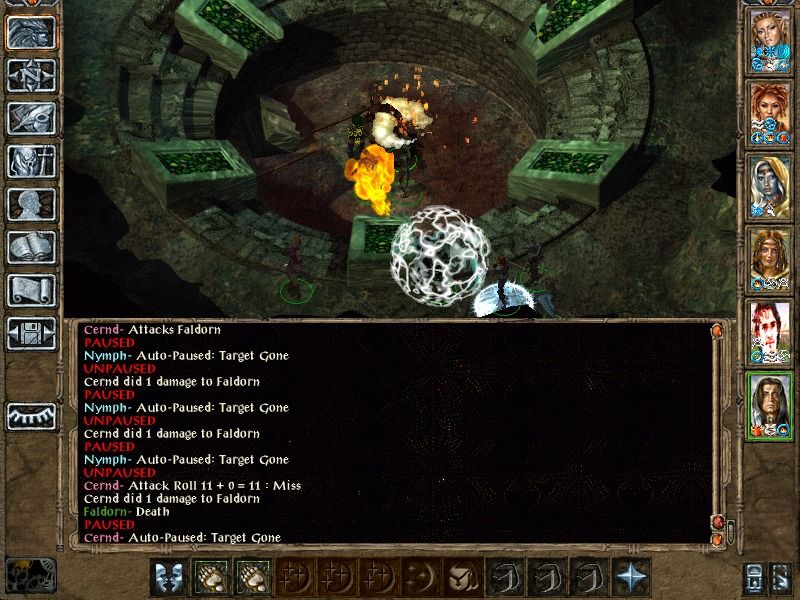
Task: Open the inventory screen
Action: [31, 161]
